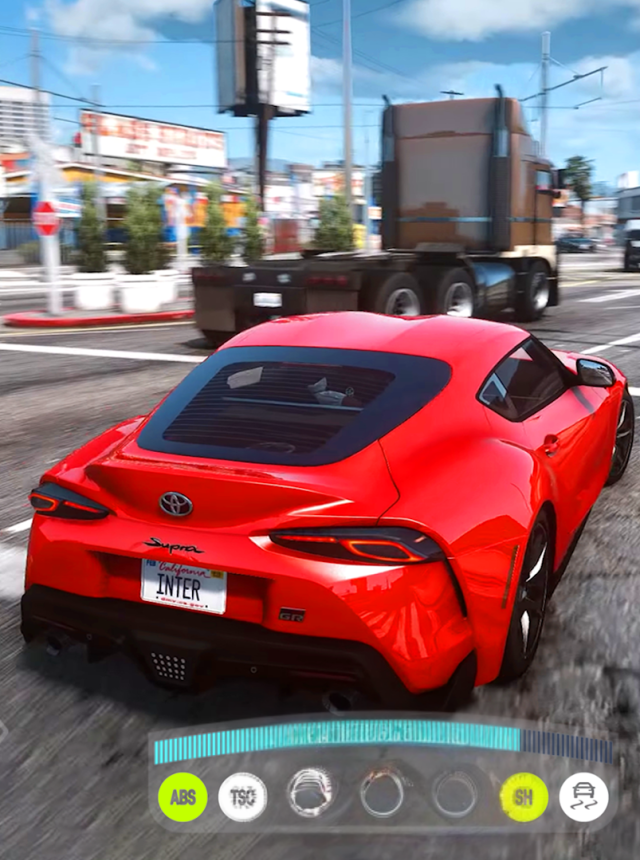The width and height of the screenshot is (640, 860).
Task: Activate the yellow SH button
Action: pos(523,797)
